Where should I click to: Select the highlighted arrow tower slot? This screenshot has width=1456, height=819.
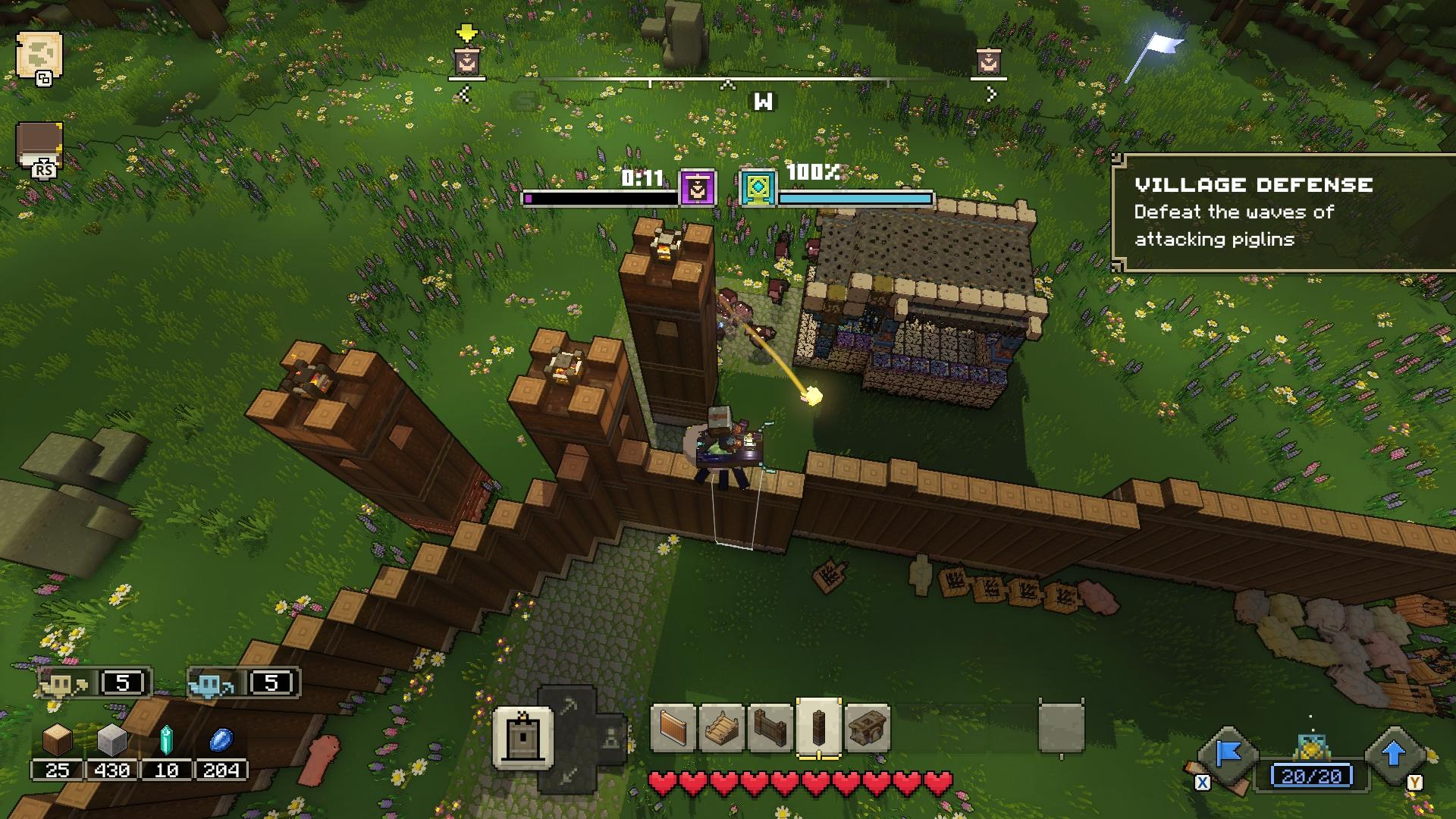819,728
